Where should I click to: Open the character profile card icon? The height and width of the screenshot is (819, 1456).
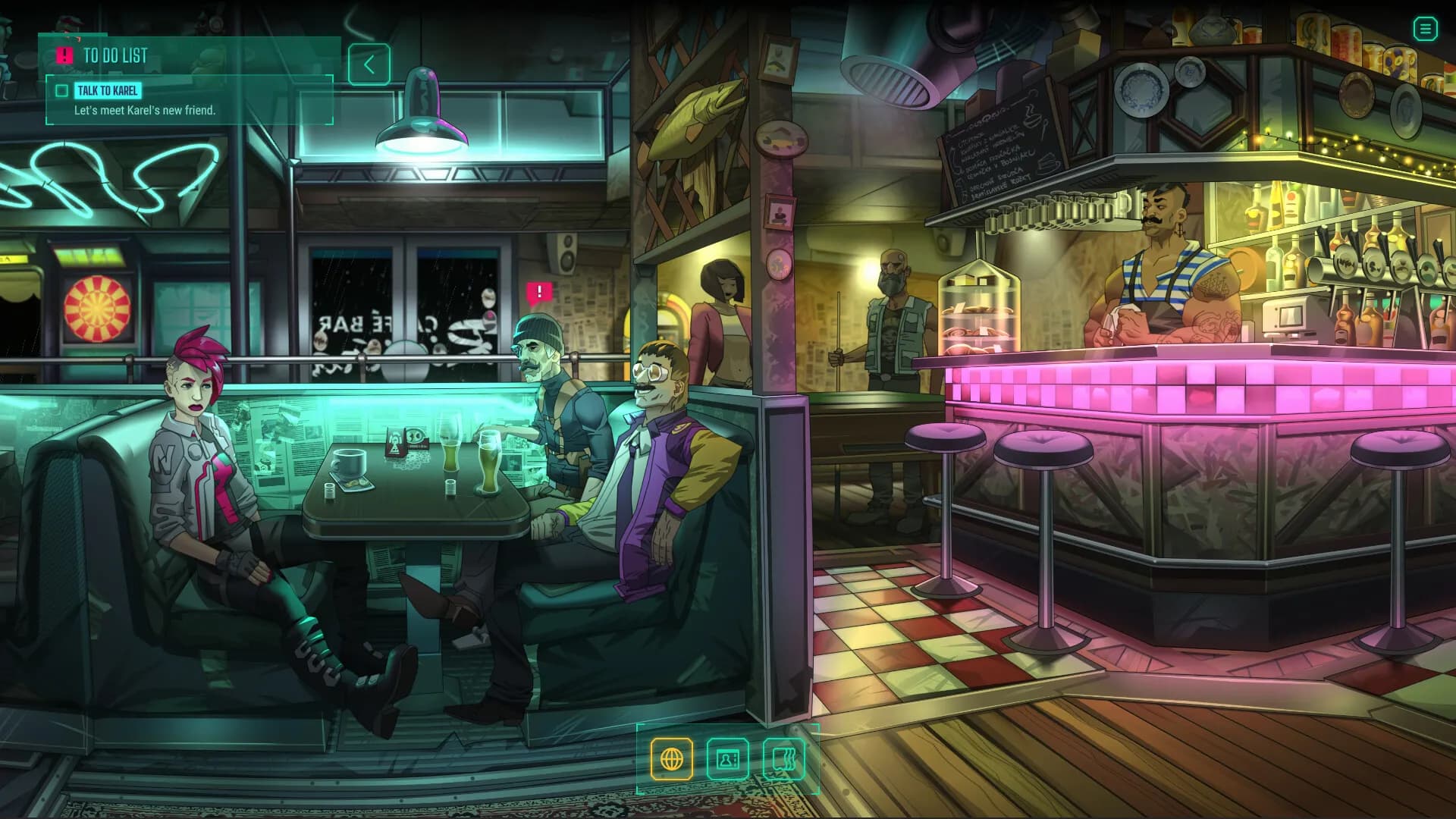(x=727, y=758)
